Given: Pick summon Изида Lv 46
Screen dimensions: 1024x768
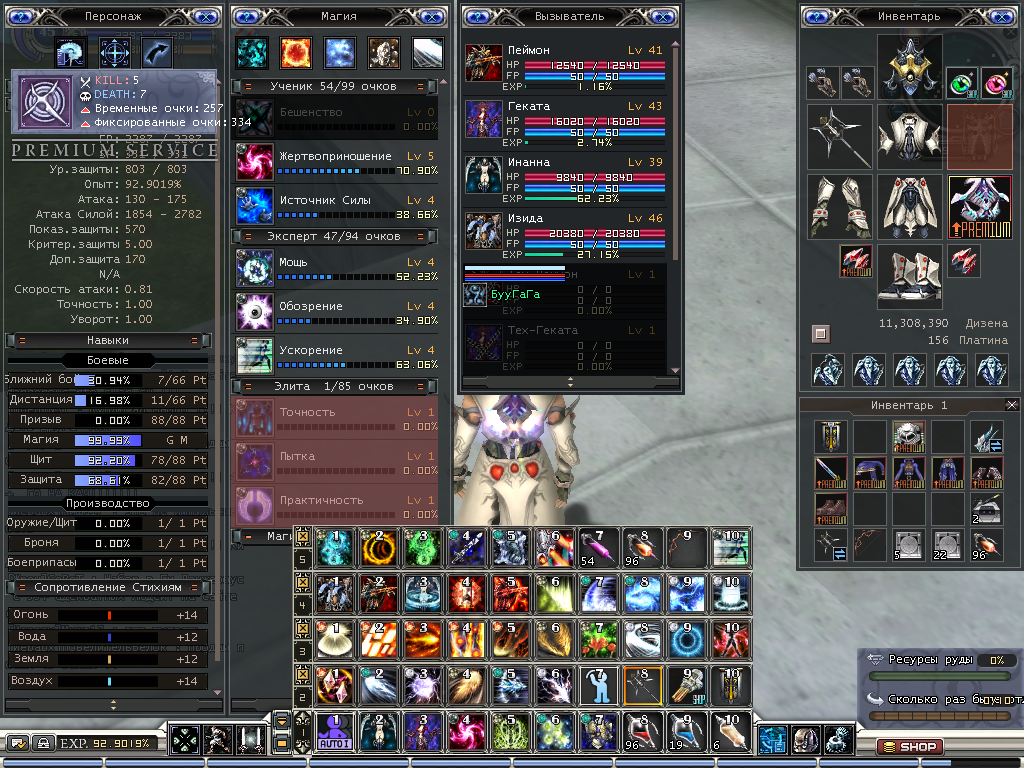Looking at the screenshot, I should [x=484, y=230].
